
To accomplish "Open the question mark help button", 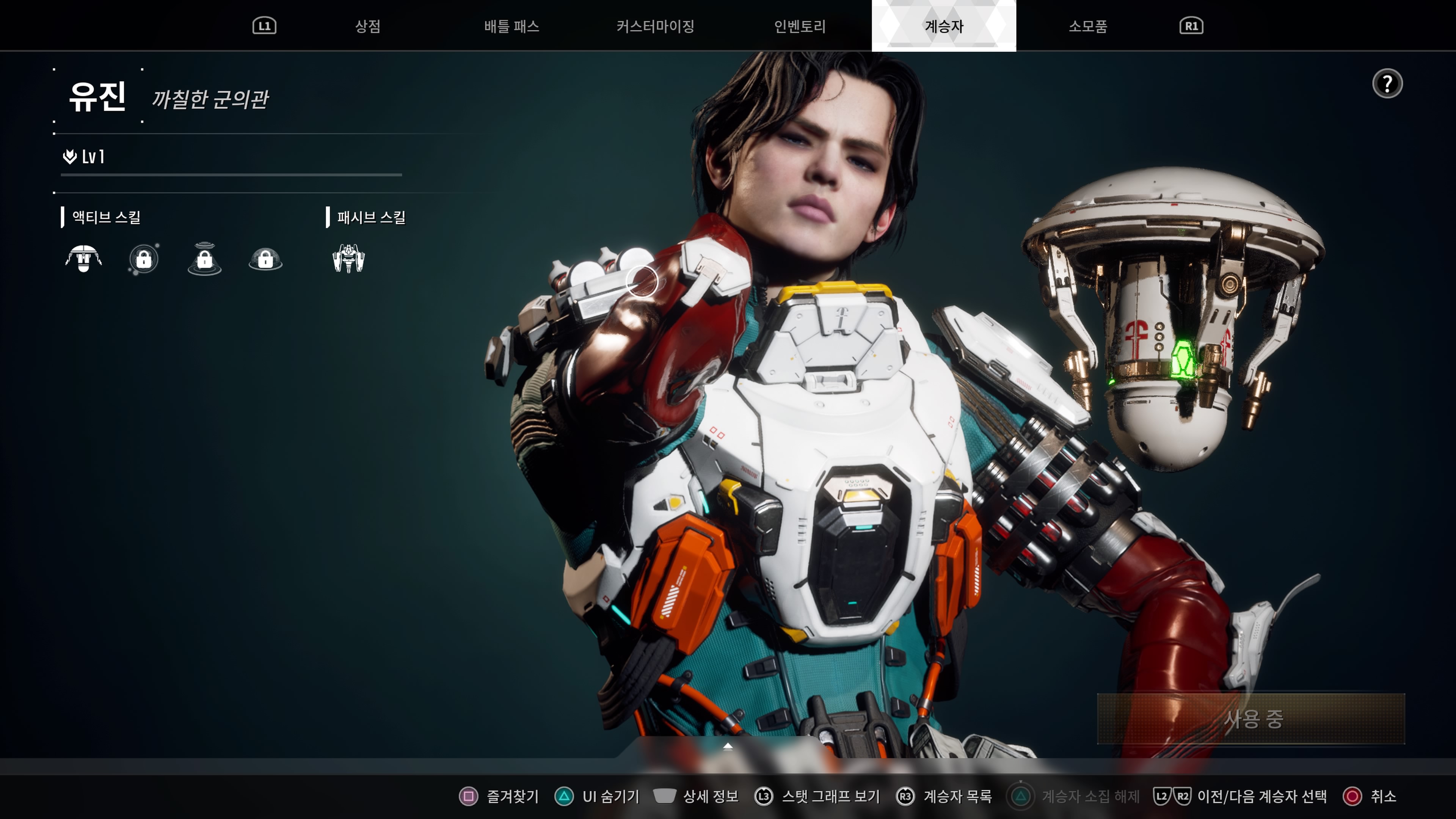I will (1387, 84).
